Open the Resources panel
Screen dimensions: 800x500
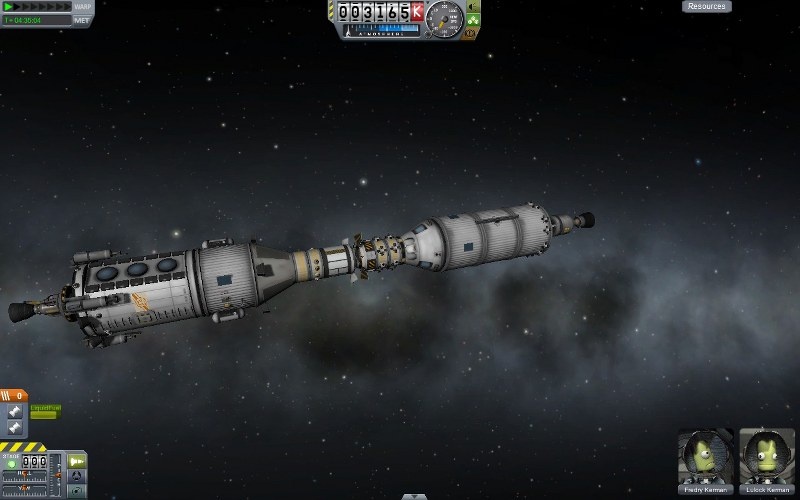pyautogui.click(x=706, y=6)
